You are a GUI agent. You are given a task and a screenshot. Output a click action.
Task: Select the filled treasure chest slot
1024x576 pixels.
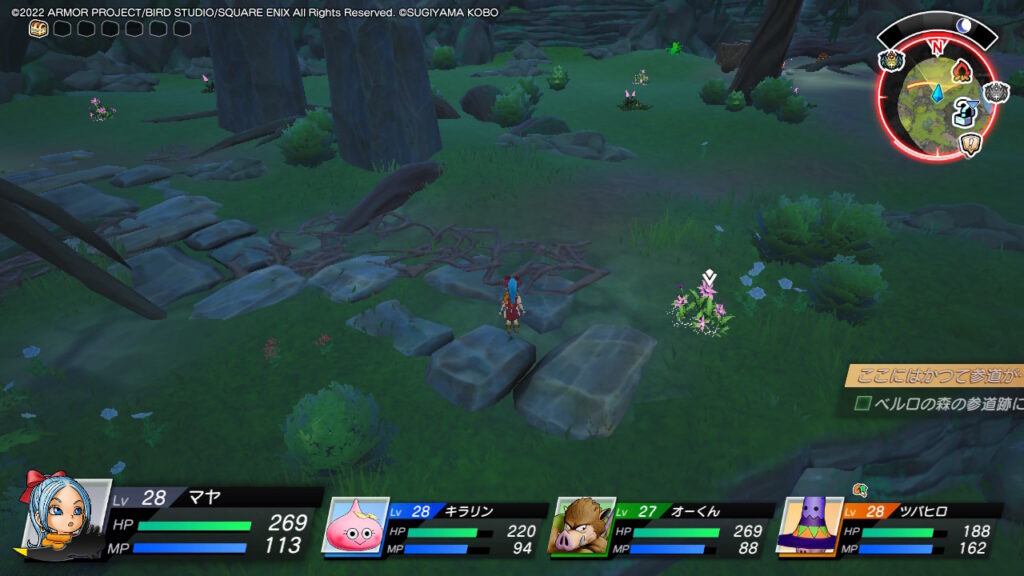click(x=38, y=29)
